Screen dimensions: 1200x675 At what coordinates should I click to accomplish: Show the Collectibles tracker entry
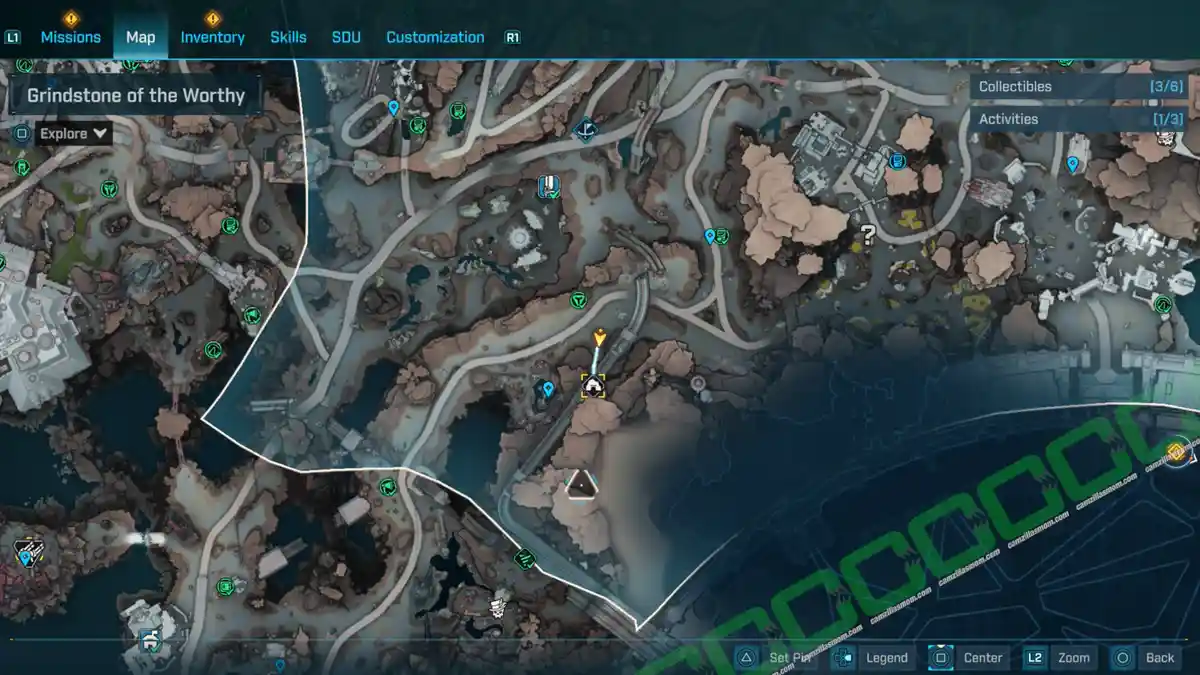pos(1080,87)
